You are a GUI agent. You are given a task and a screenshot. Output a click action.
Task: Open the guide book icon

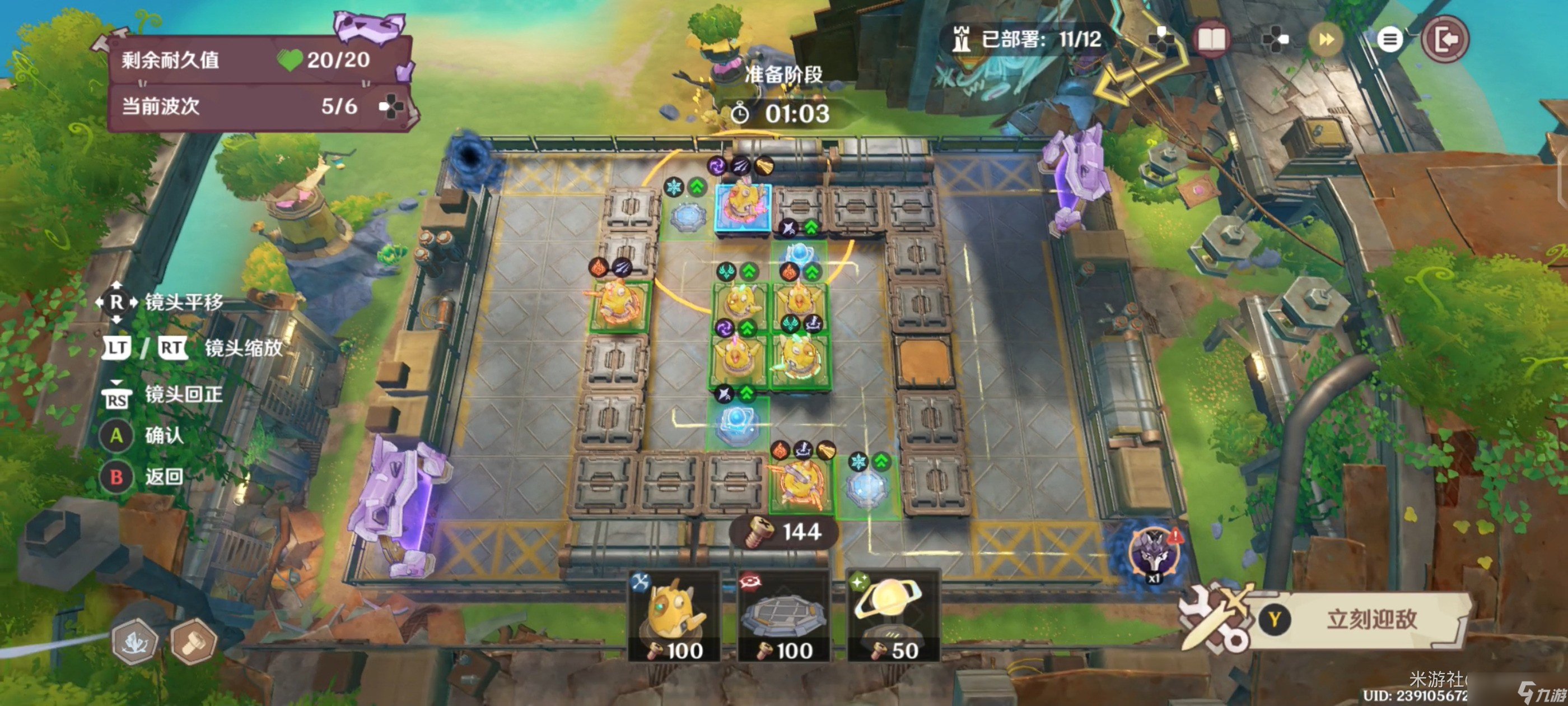tap(1211, 40)
